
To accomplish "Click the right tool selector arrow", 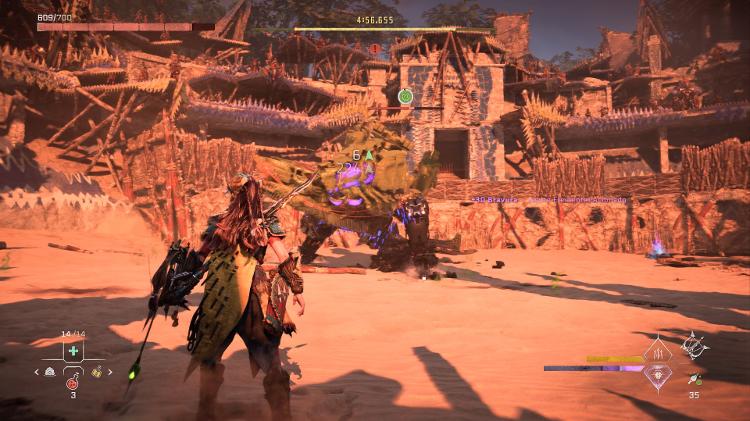I will [x=110, y=372].
